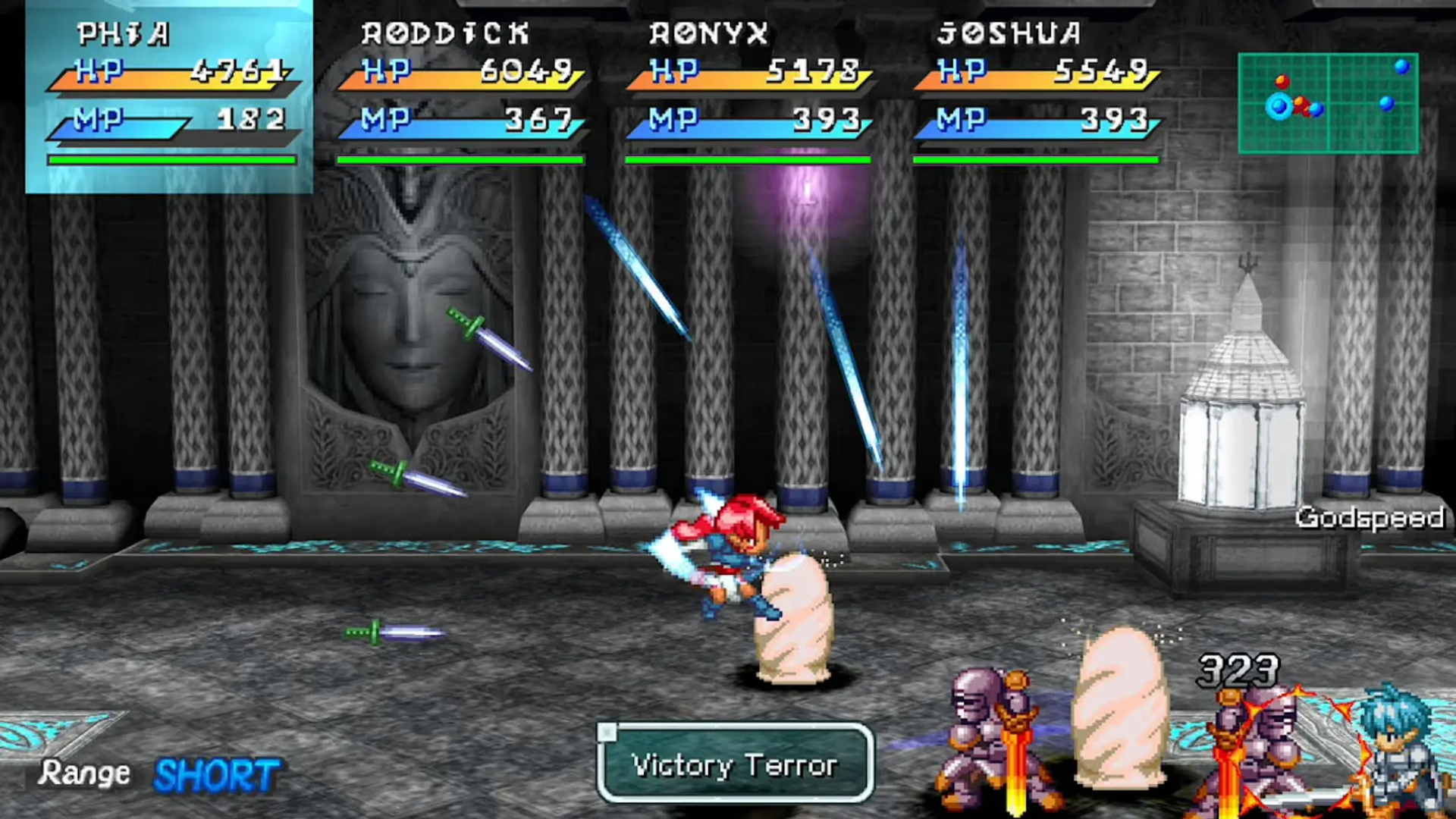Image resolution: width=1456 pixels, height=819 pixels.
Task: Choose Roddick's party status panel
Action: point(460,96)
